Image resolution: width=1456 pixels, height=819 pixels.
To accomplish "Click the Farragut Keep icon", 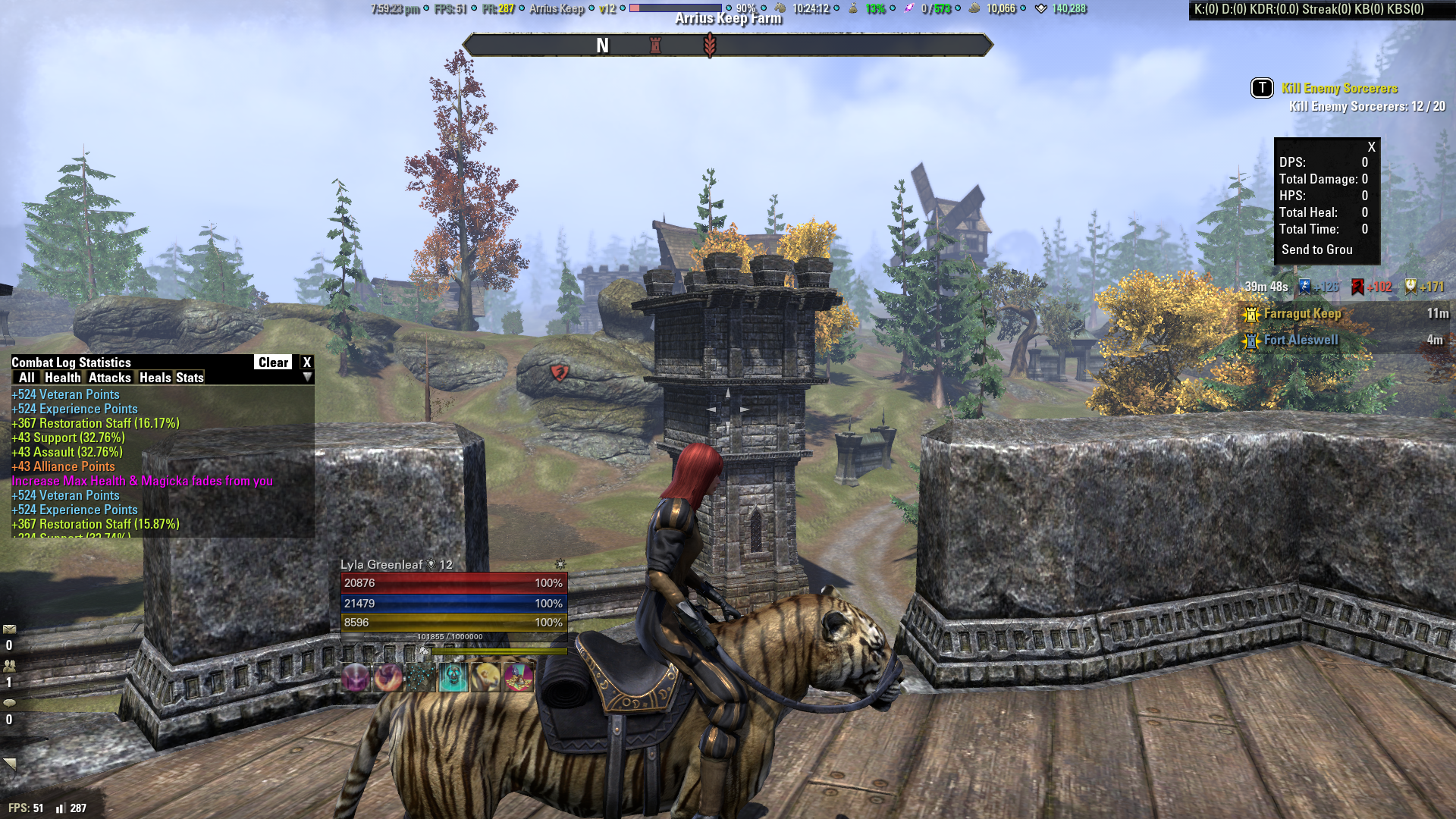I will point(1250,313).
